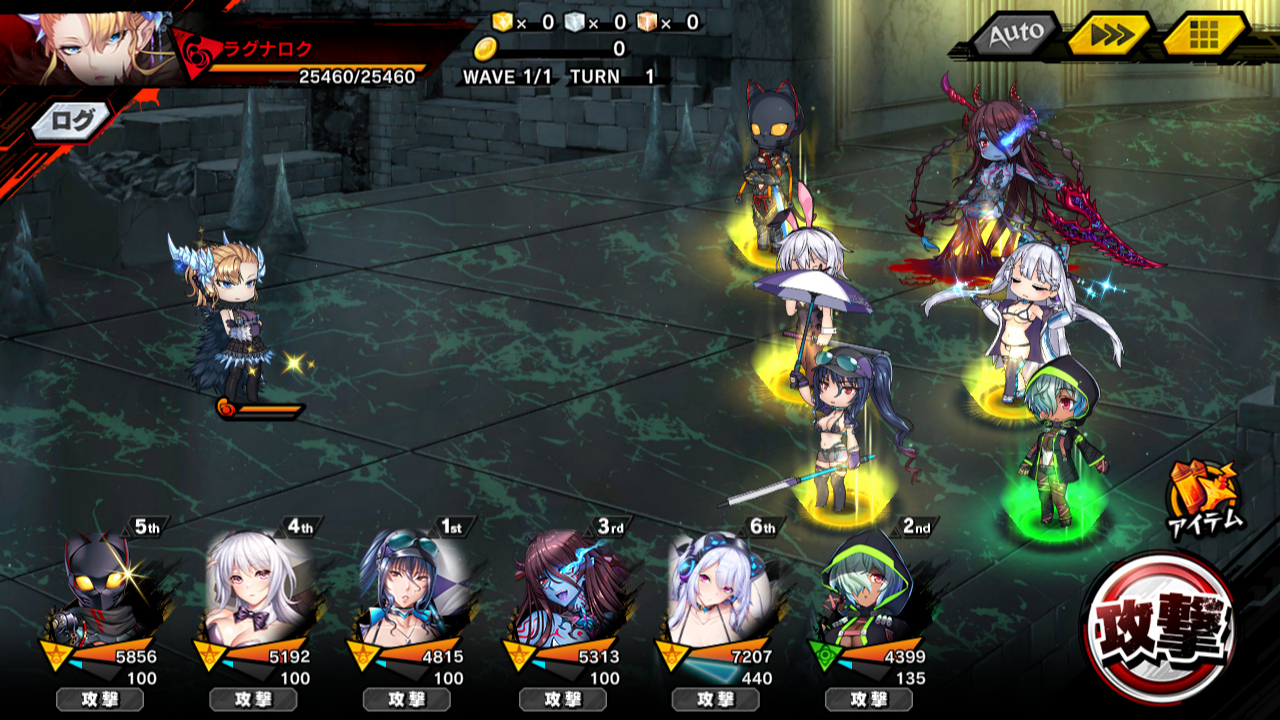Click 攻撃 command under the headphone girl portrait

[716, 699]
